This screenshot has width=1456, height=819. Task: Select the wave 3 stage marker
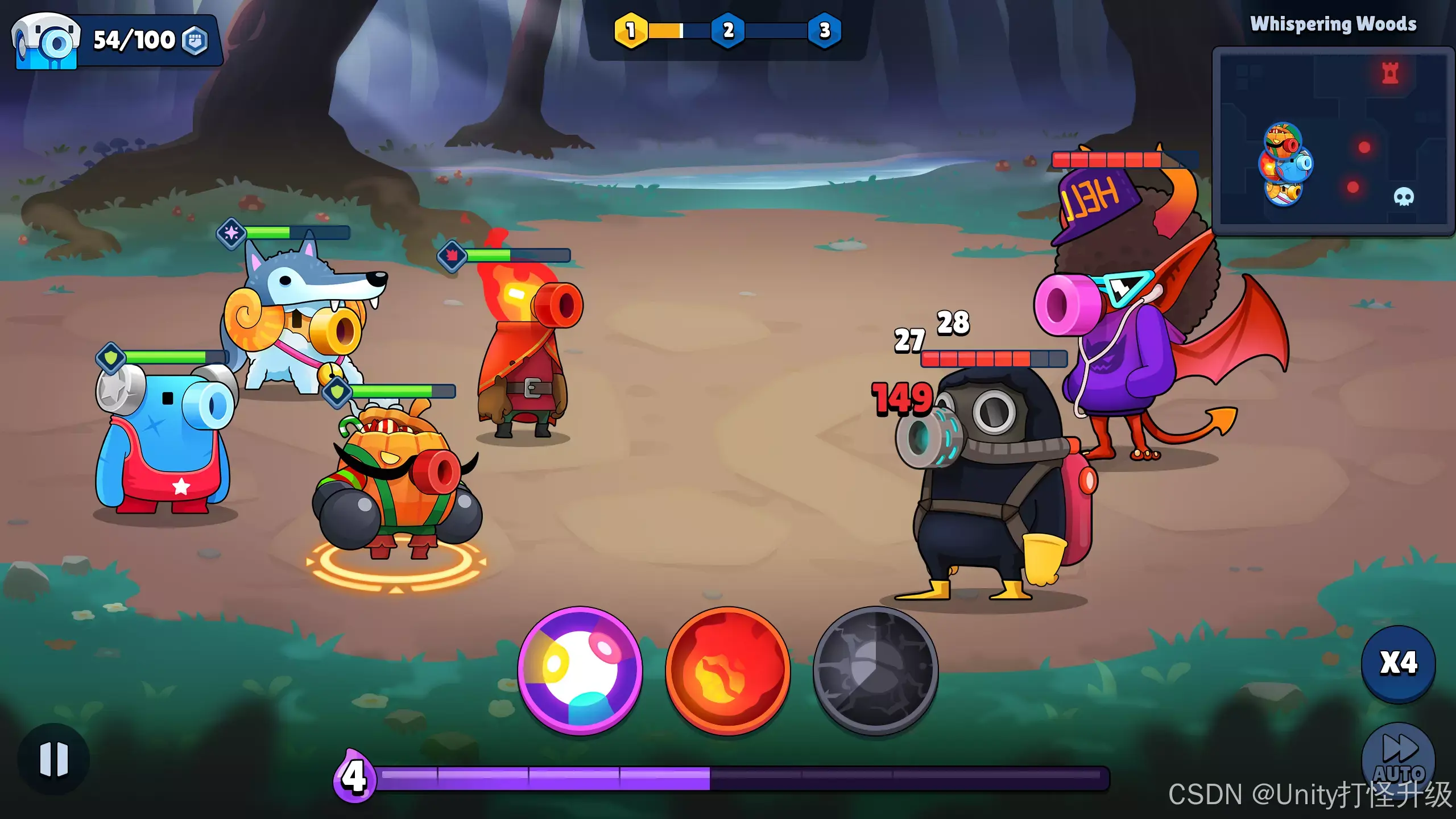coord(825,30)
